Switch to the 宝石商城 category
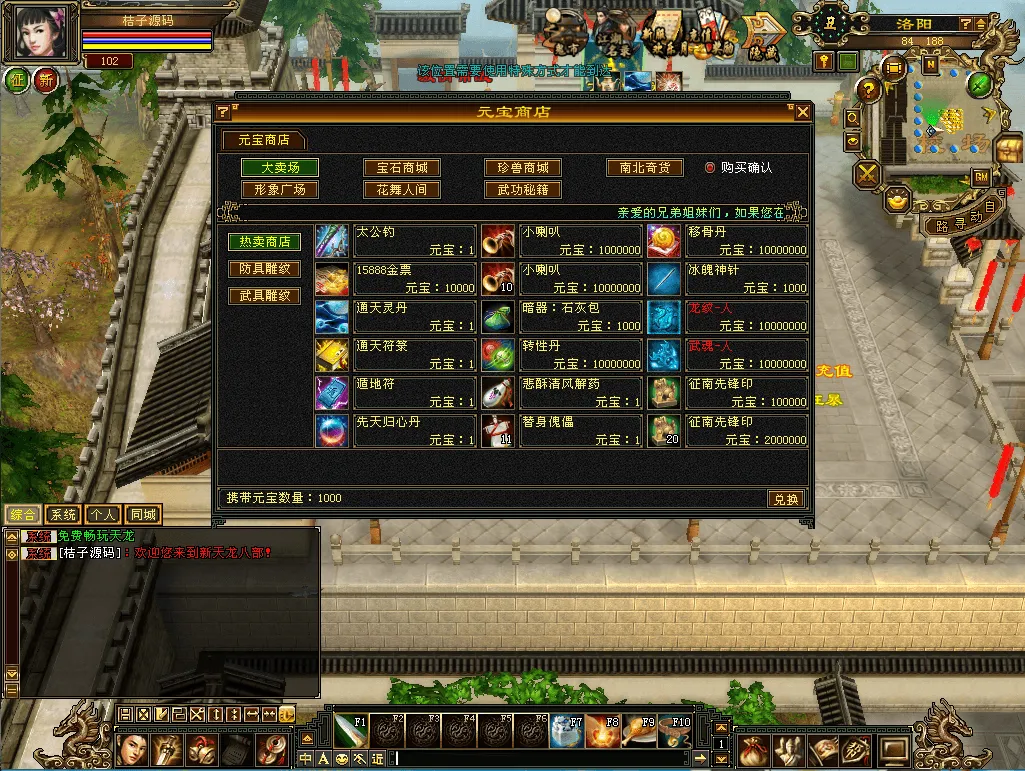1025x771 pixels. [401, 168]
